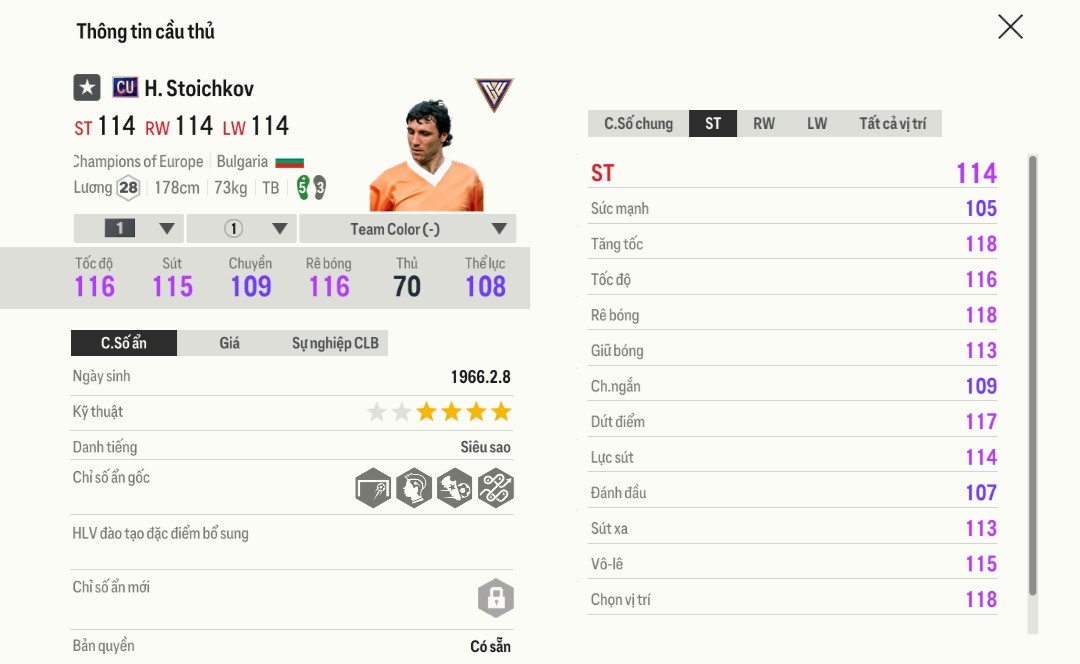Screen dimensions: 1080x664
Task: View the Tất cả vị trí tab
Action: click(x=892, y=124)
